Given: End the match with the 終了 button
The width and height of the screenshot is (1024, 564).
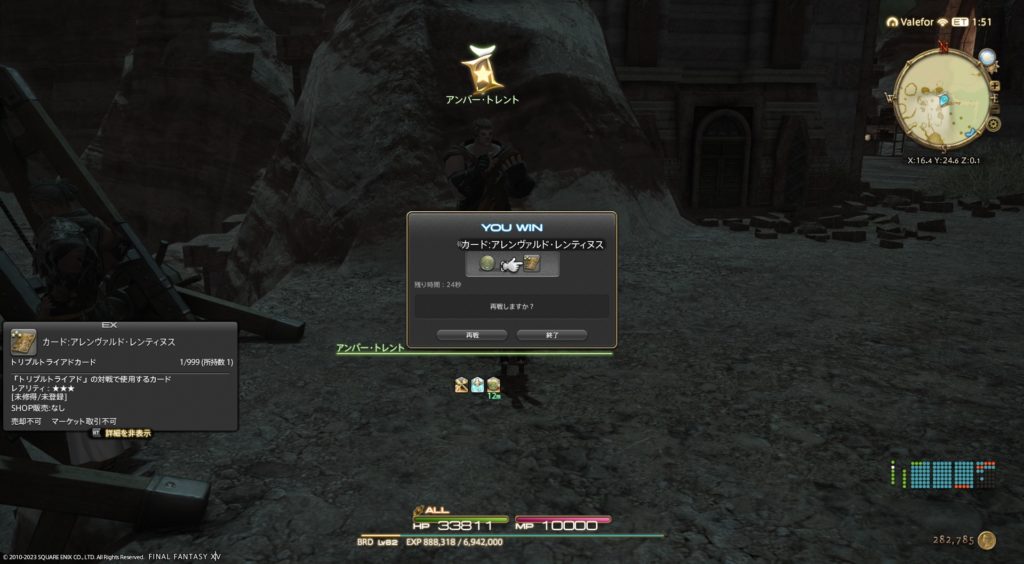Looking at the screenshot, I should [x=551, y=335].
